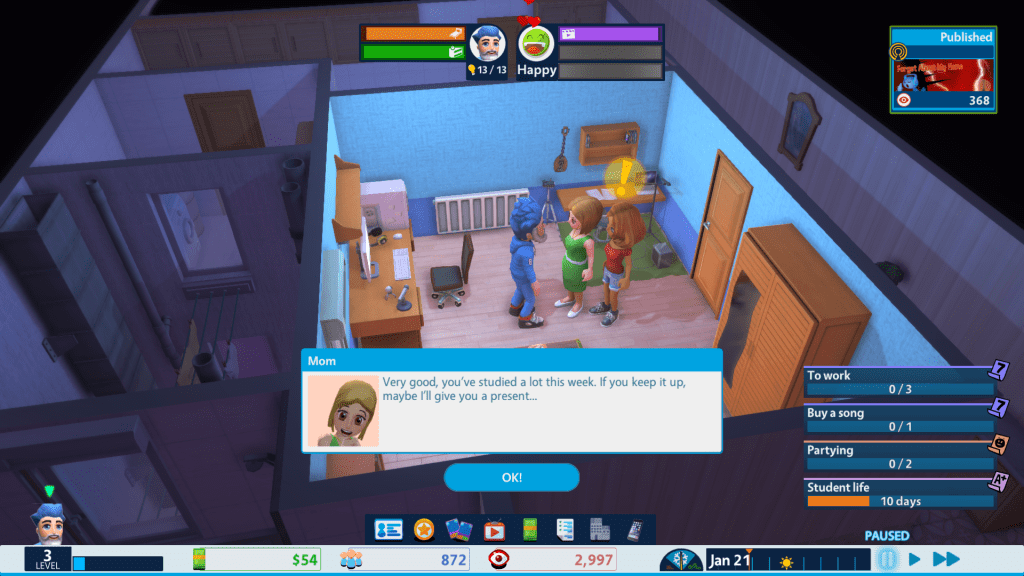Click the Happy mood face icon
This screenshot has height=576, width=1024.
536,44
